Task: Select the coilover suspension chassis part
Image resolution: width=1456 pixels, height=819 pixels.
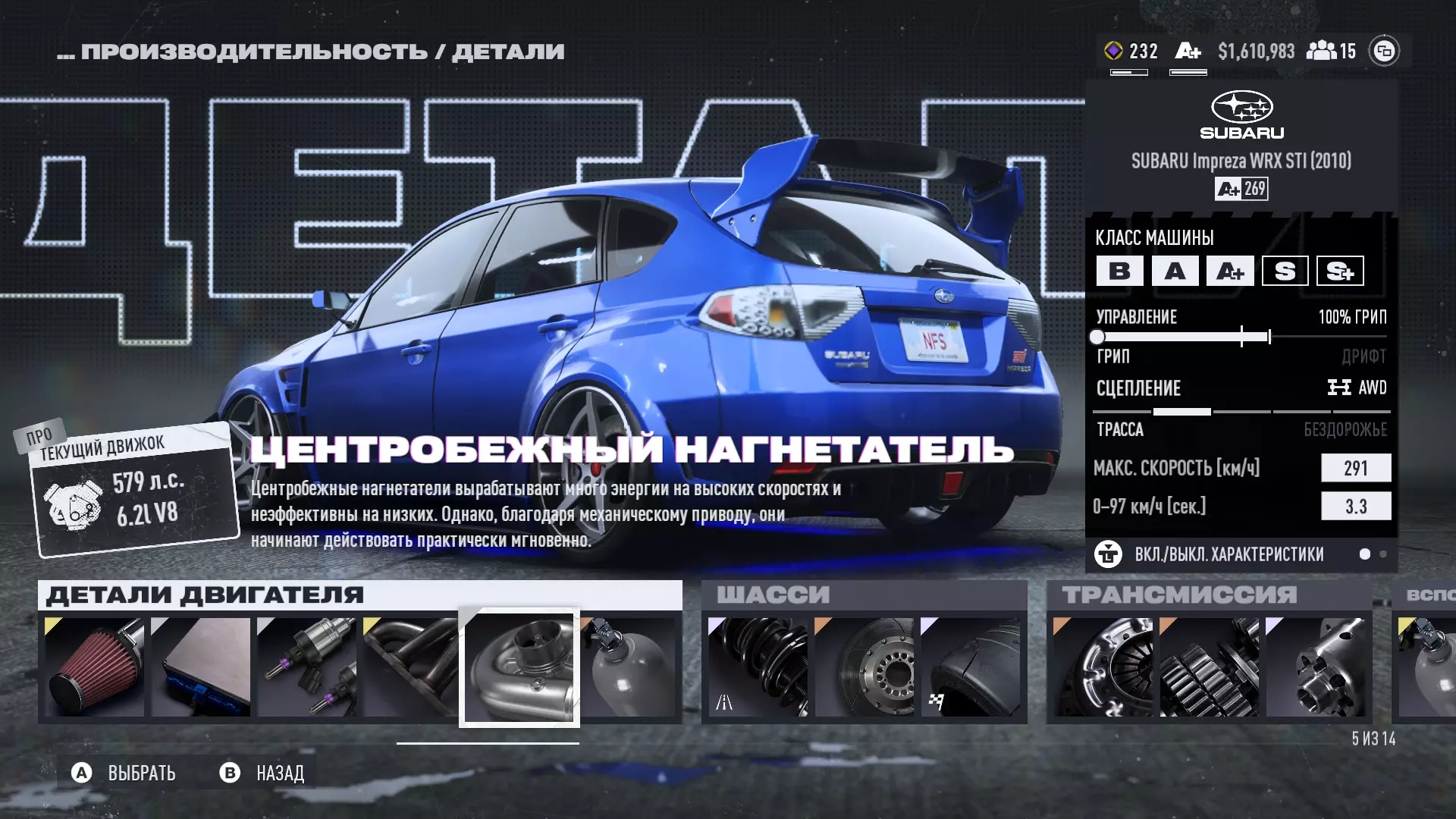Action: pyautogui.click(x=758, y=667)
